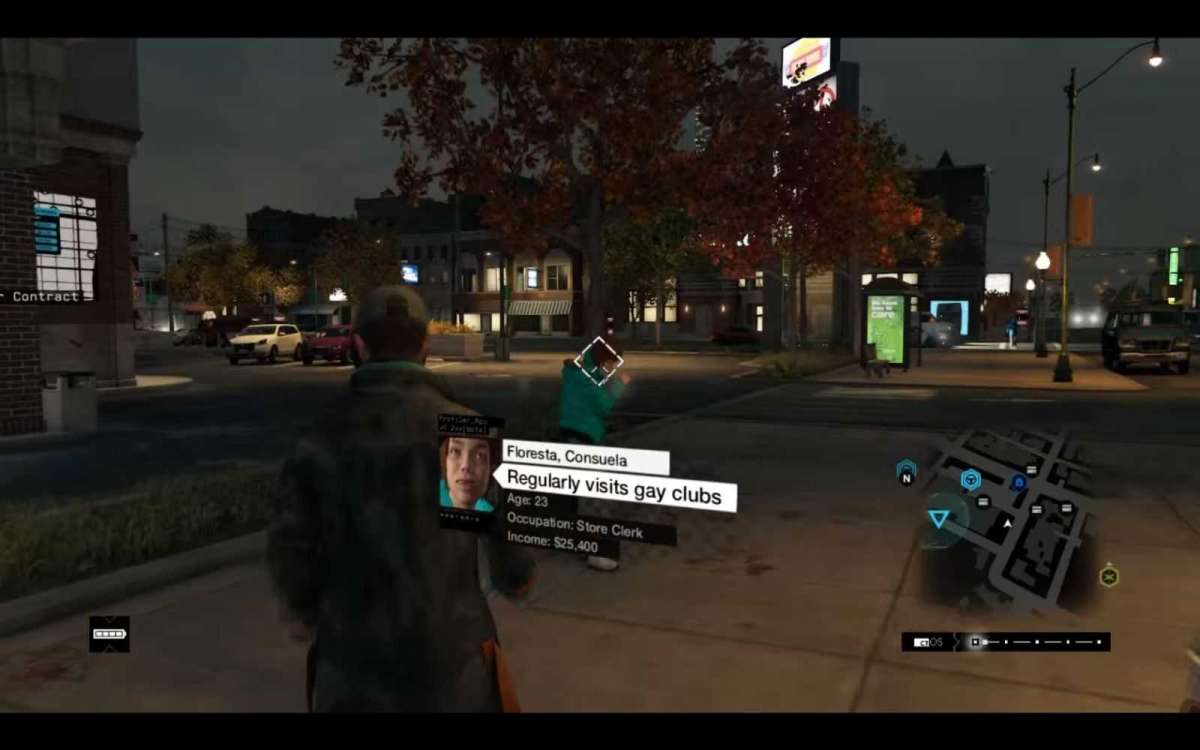Select the yellow hexagon X marker
The width and height of the screenshot is (1200, 750).
(x=1108, y=576)
